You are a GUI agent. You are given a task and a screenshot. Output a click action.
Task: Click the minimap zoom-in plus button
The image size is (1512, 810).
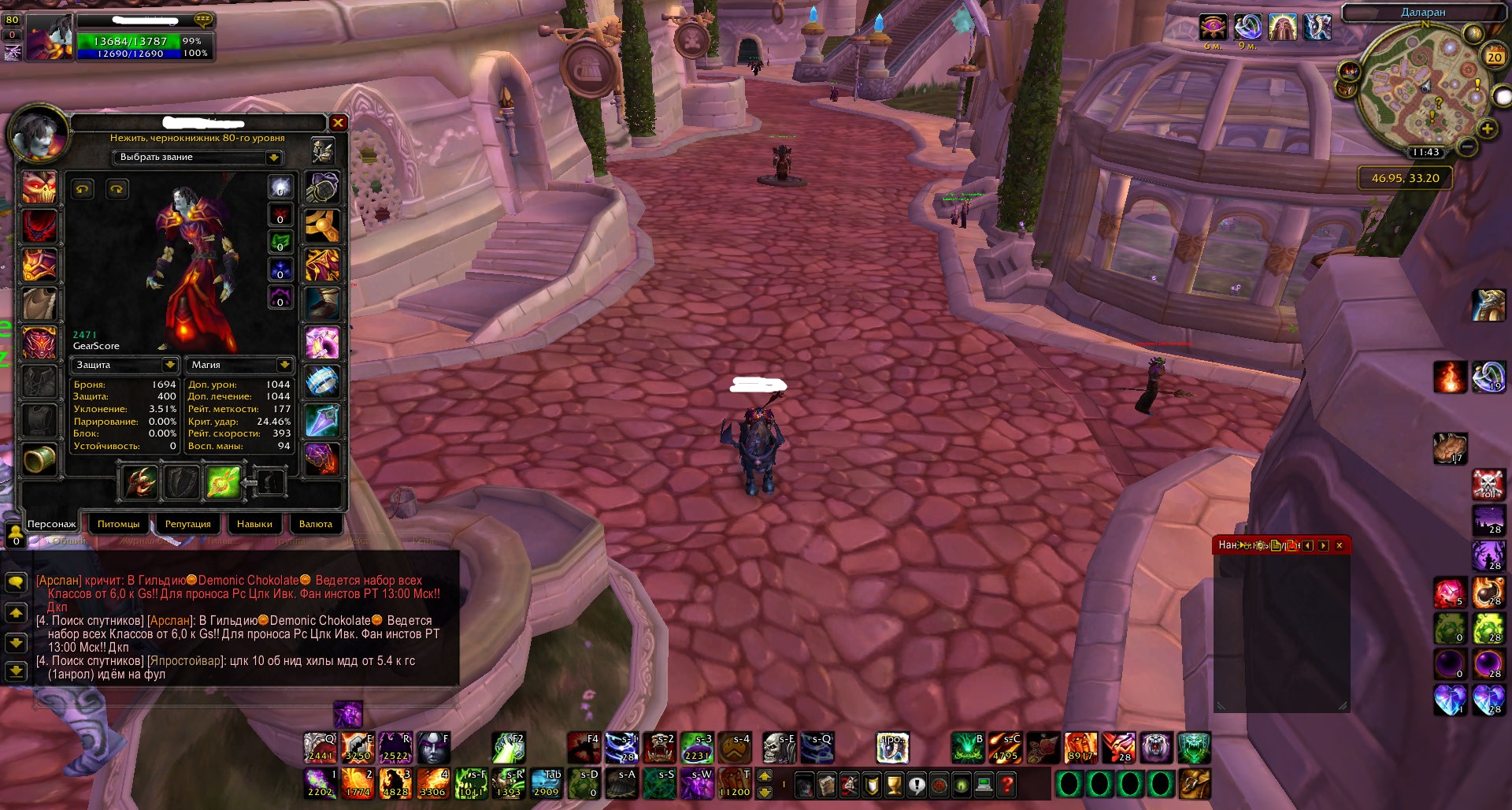[1487, 129]
